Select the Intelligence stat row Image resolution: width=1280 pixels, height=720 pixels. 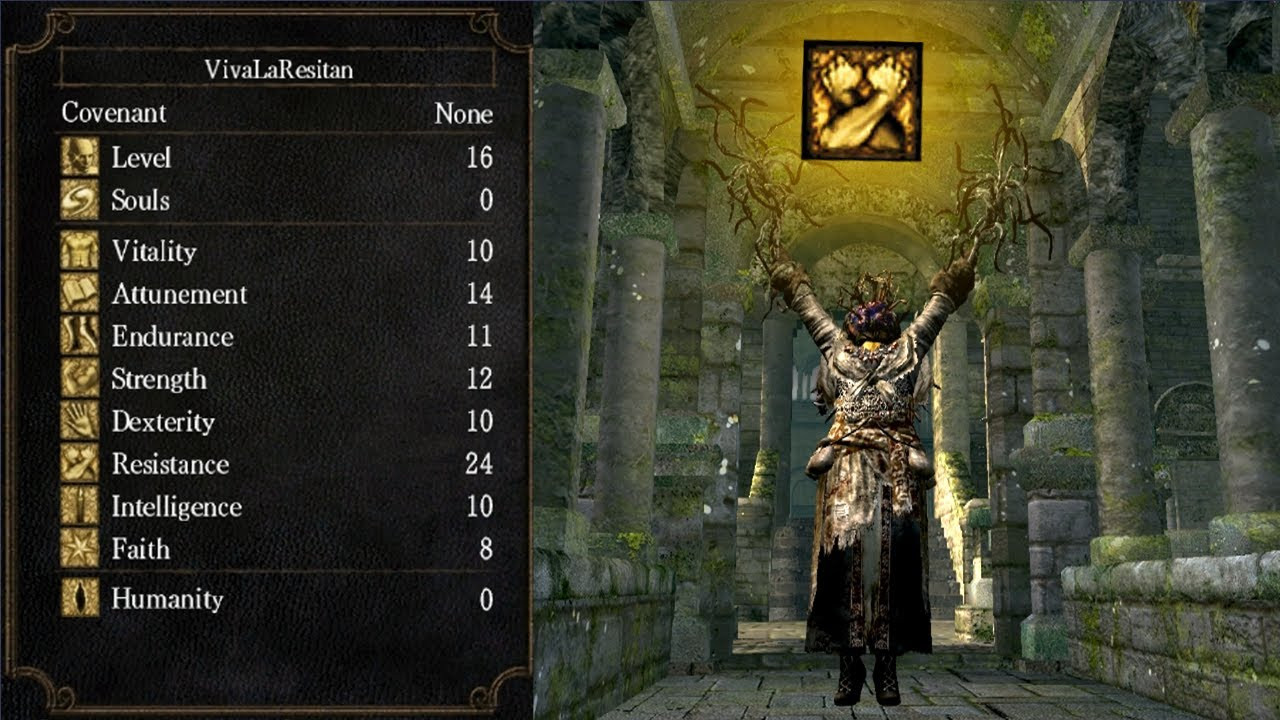click(x=277, y=507)
